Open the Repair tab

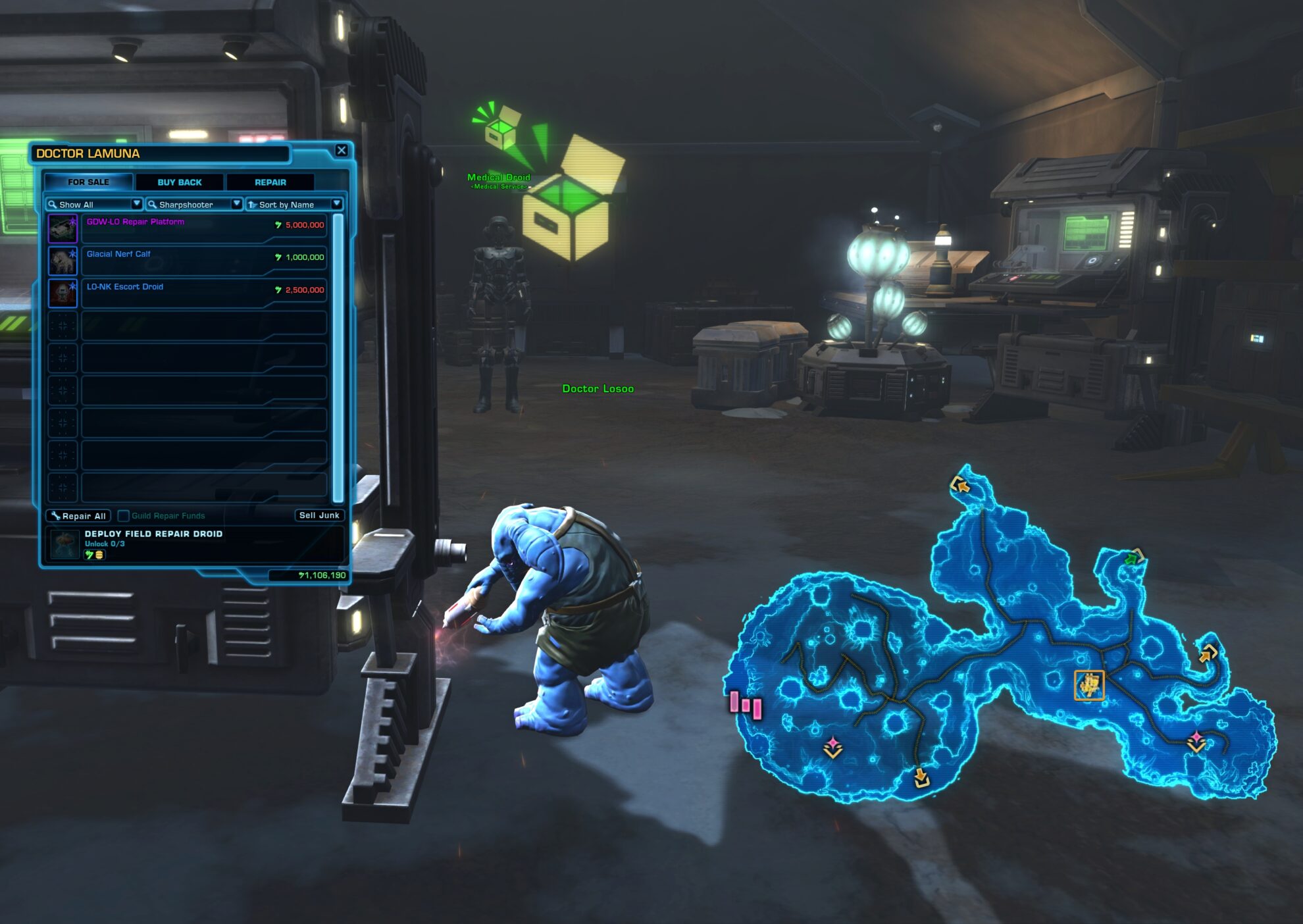pyautogui.click(x=270, y=182)
